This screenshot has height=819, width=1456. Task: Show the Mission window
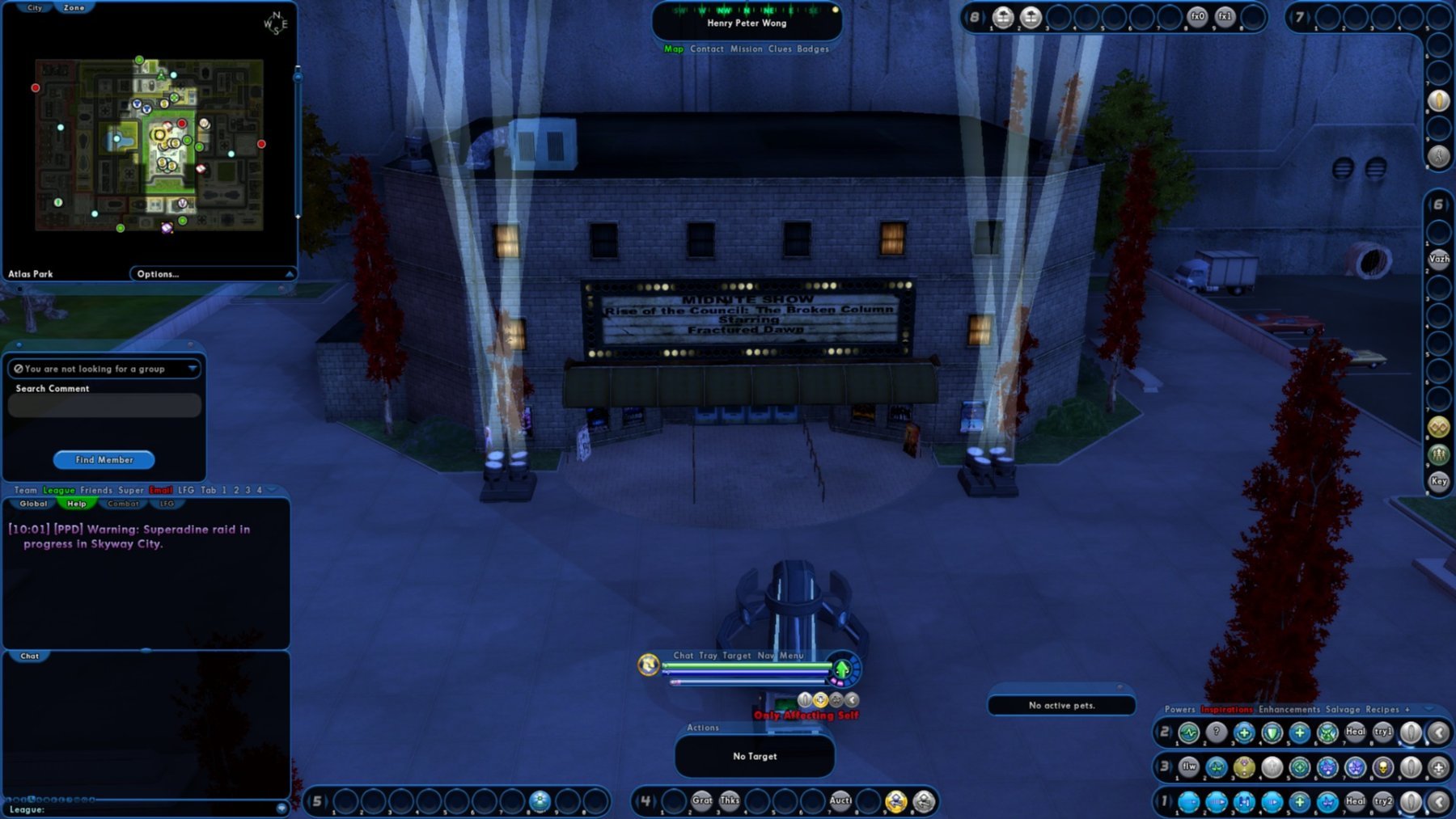pos(746,49)
